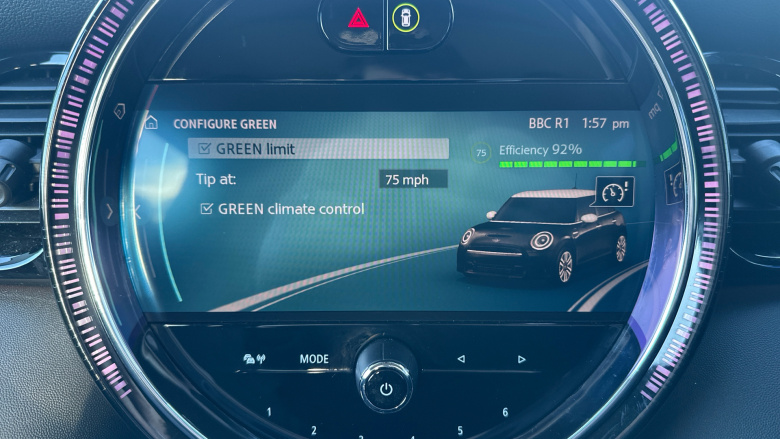Tap the green car lock button
Viewport: 780px width, 439px height.
(x=405, y=17)
